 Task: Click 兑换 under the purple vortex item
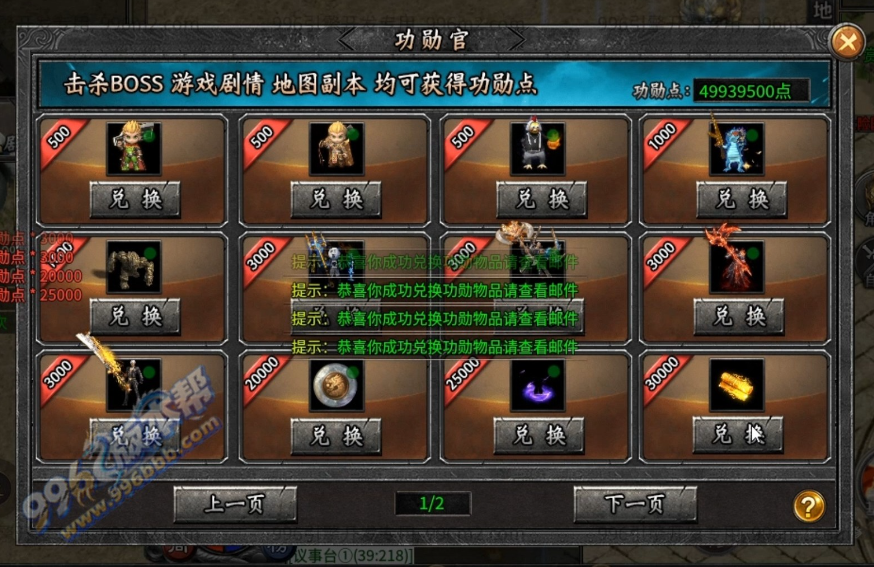539,436
